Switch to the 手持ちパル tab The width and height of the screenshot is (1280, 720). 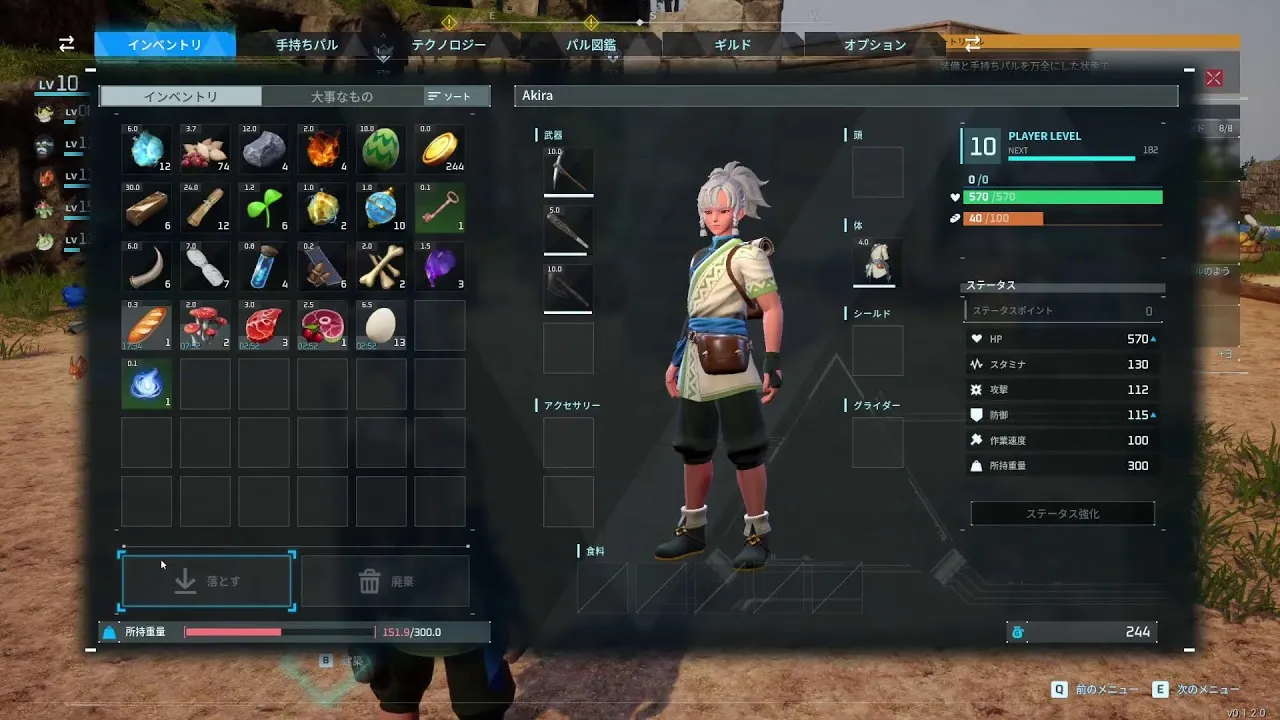point(307,45)
